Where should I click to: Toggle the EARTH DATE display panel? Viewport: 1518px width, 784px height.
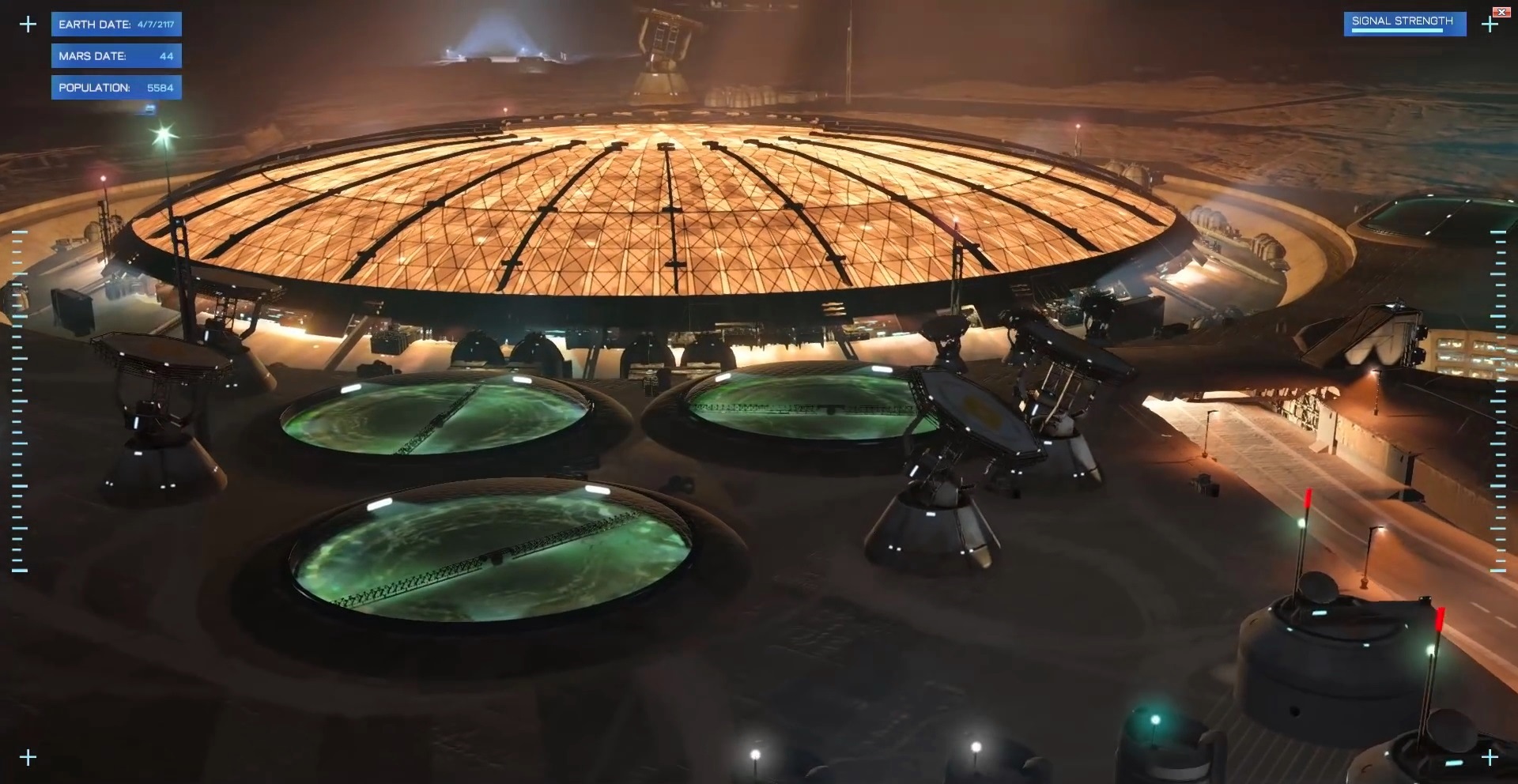coord(115,24)
